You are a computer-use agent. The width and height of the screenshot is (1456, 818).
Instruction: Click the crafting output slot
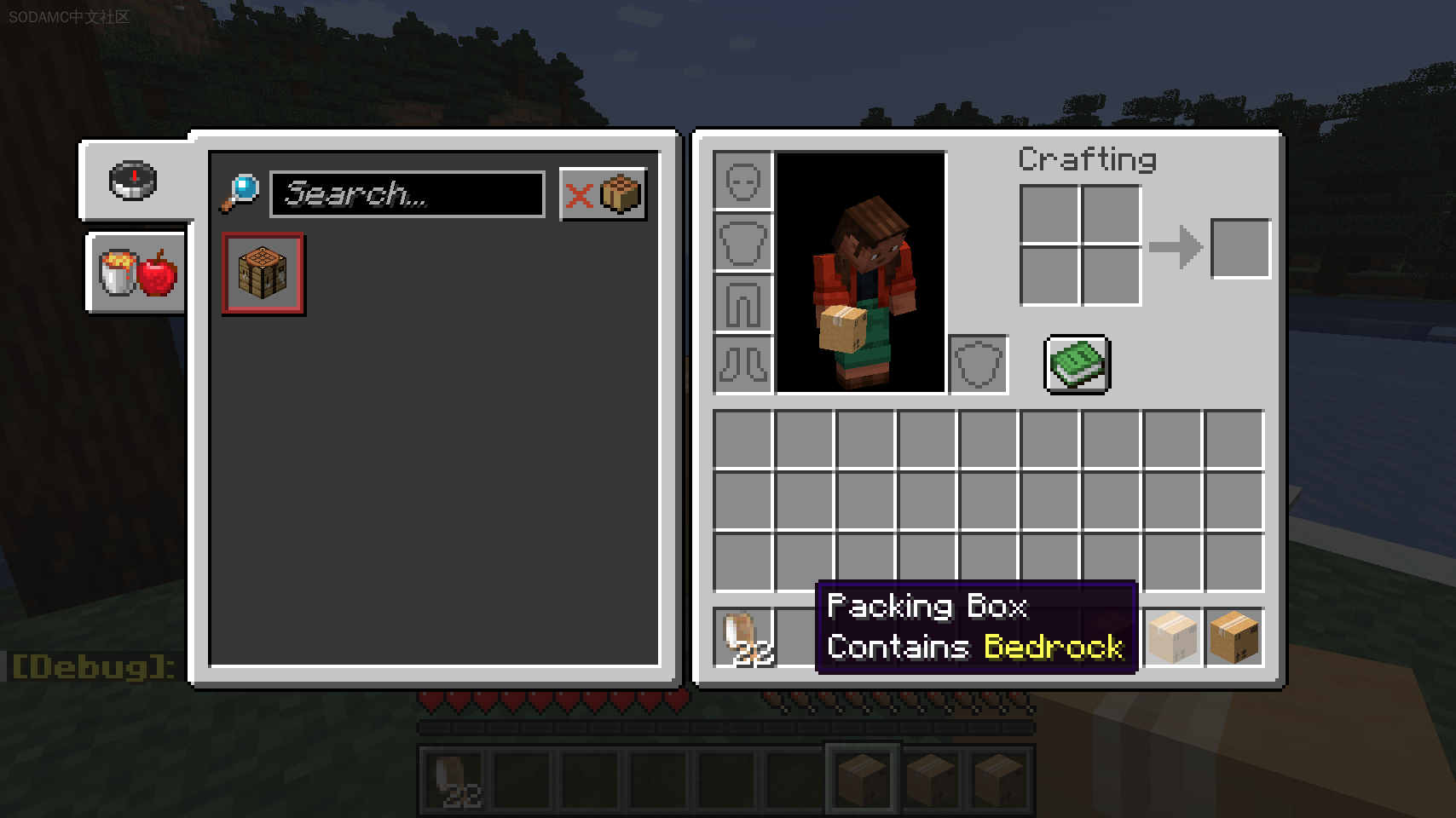point(1240,249)
